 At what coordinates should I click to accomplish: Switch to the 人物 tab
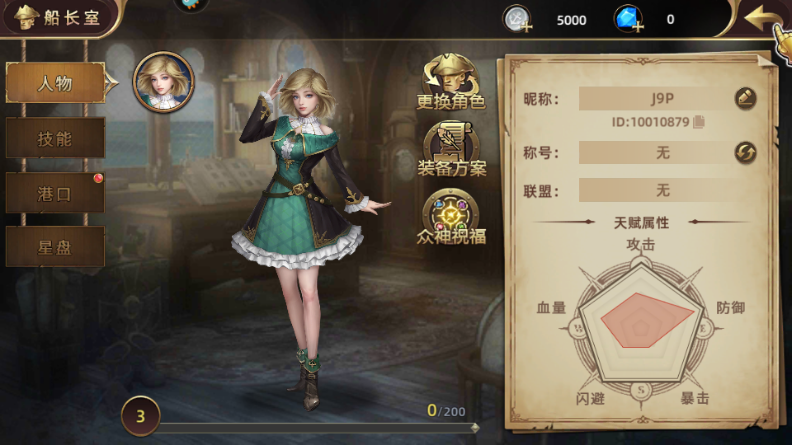[x=55, y=83]
